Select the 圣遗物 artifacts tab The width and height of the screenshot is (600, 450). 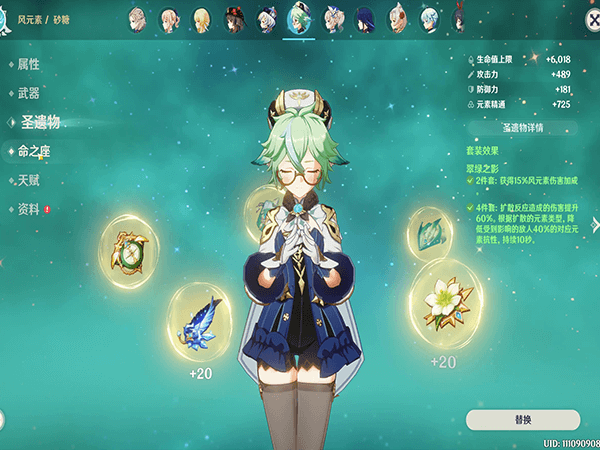click(x=40, y=122)
